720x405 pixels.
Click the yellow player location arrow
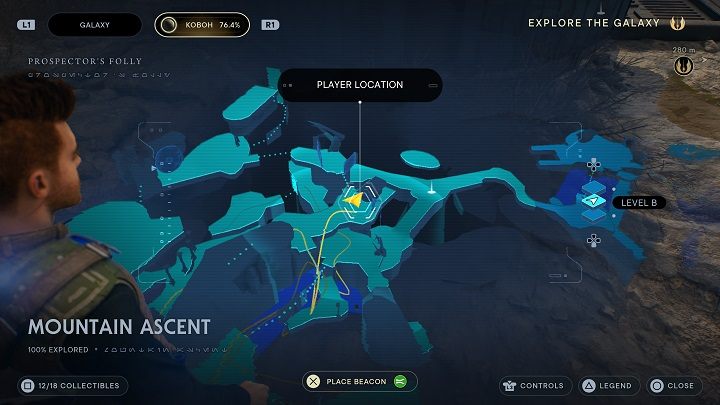[x=353, y=201]
